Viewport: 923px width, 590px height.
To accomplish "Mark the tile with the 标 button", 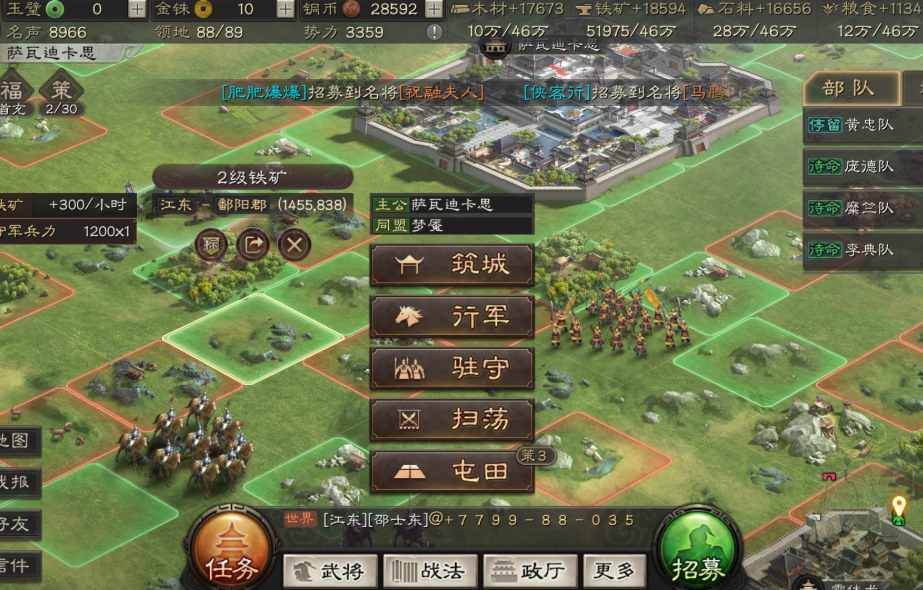I will coord(211,244).
